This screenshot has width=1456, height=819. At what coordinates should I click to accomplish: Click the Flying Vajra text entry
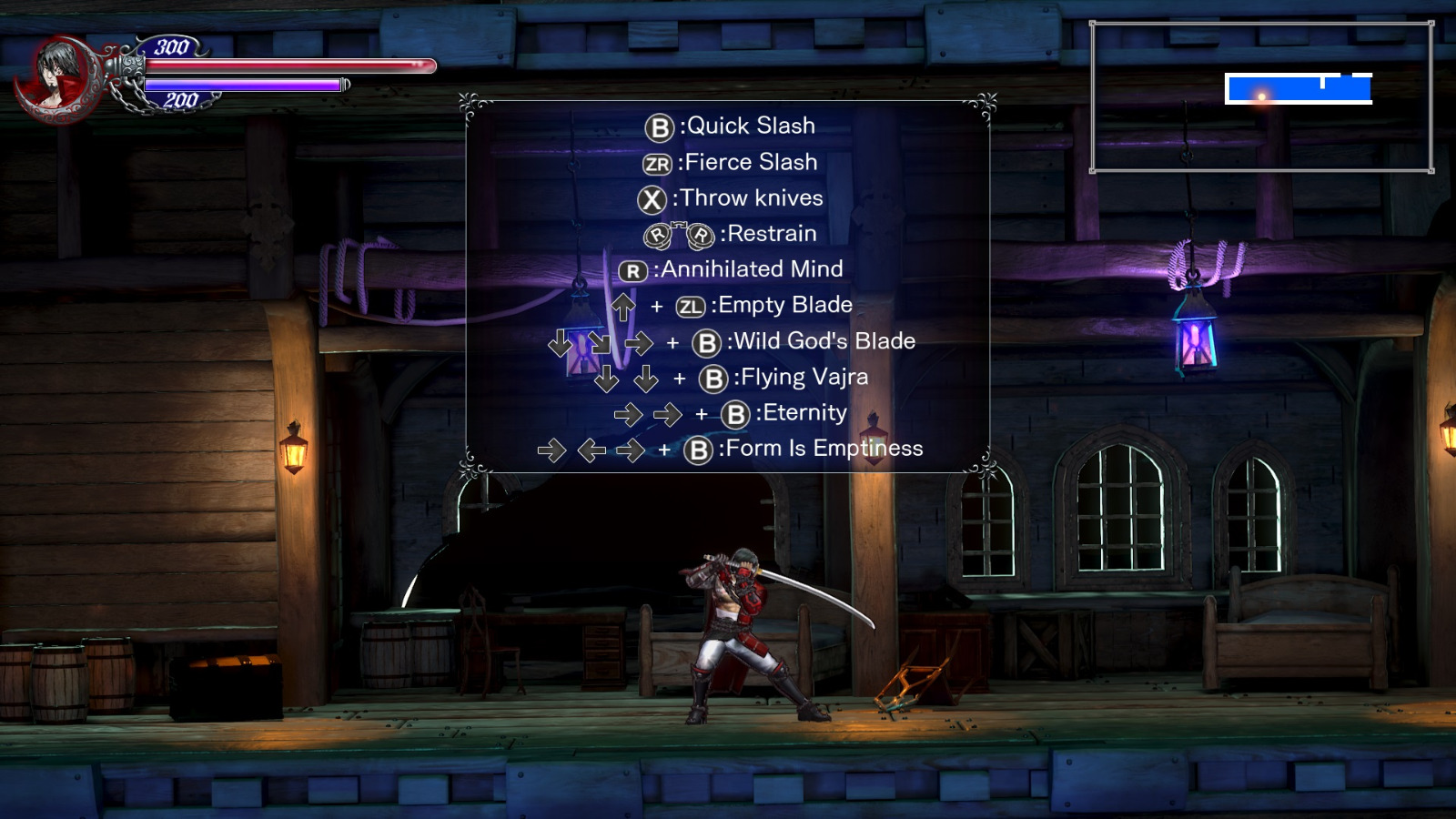tap(804, 377)
